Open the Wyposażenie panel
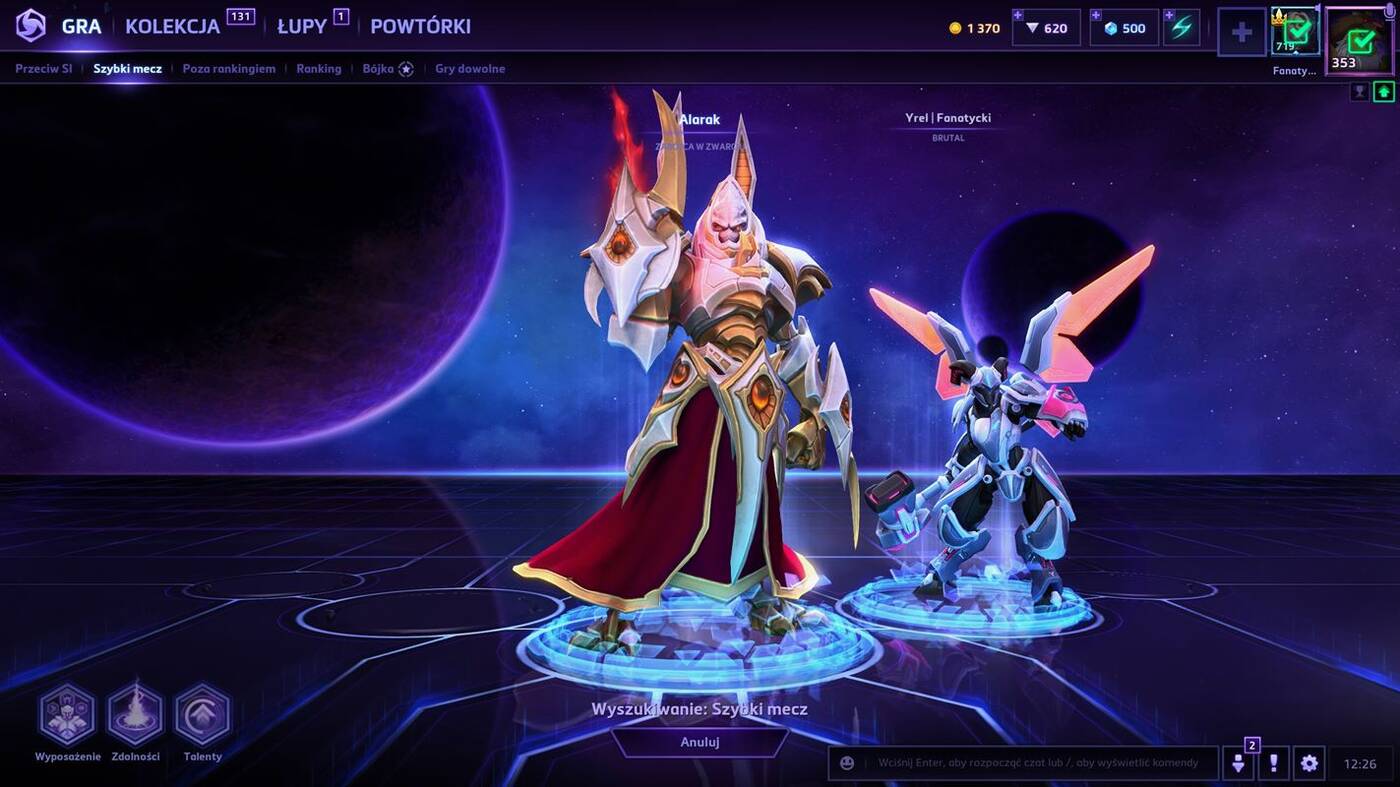This screenshot has width=1400, height=787. pos(67,717)
